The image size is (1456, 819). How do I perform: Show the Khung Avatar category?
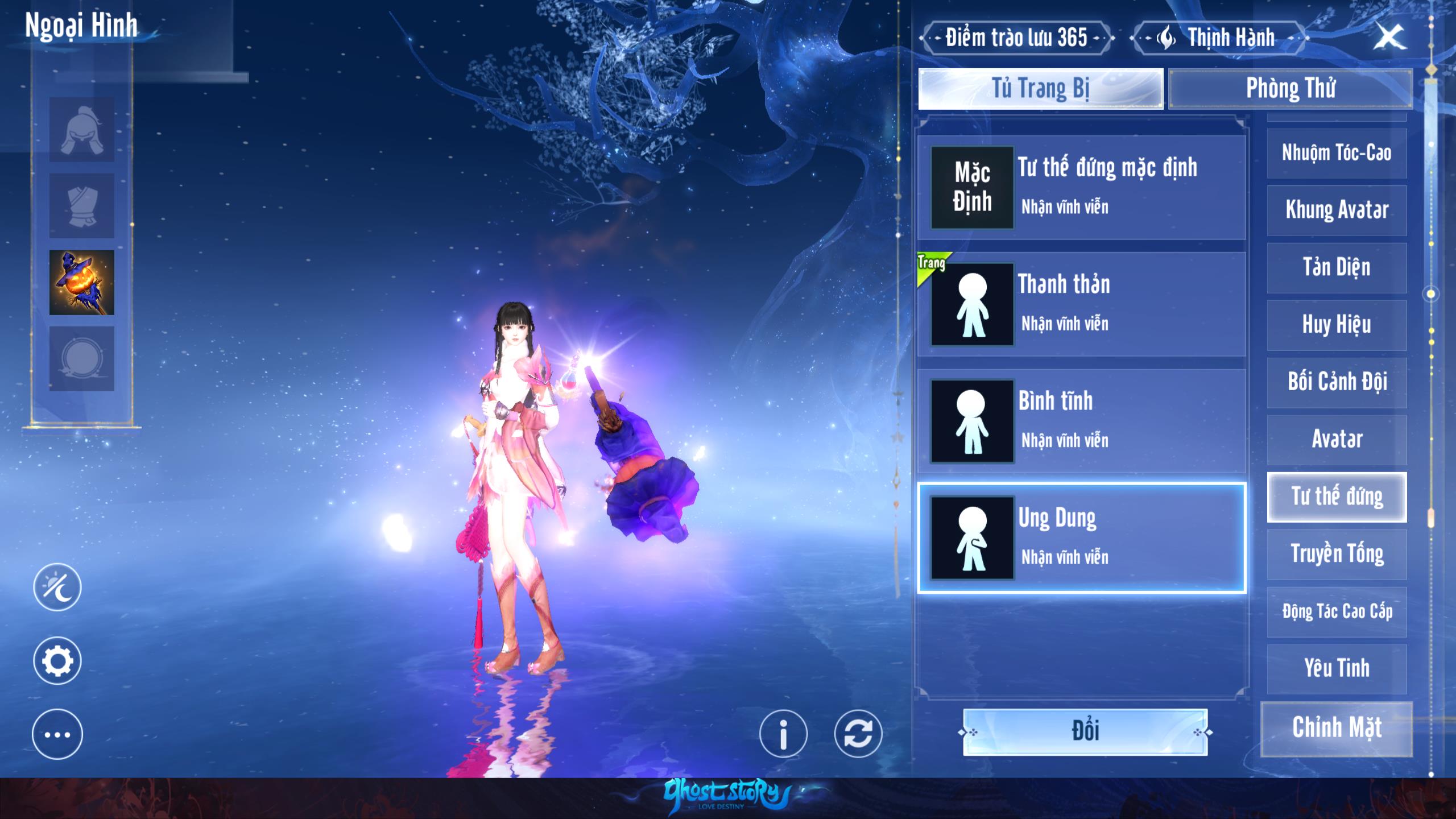tap(1337, 210)
